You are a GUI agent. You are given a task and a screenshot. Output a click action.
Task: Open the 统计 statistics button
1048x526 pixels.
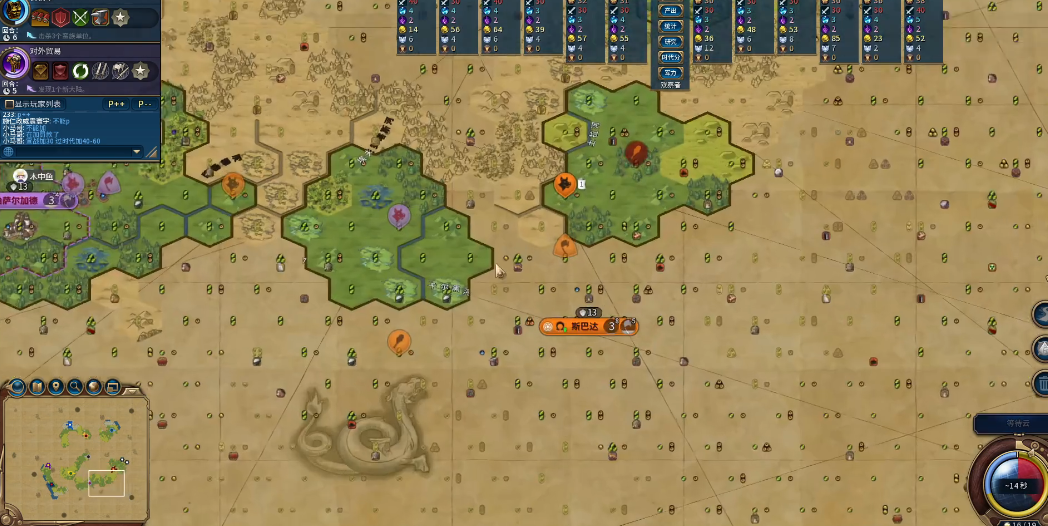[x=670, y=26]
